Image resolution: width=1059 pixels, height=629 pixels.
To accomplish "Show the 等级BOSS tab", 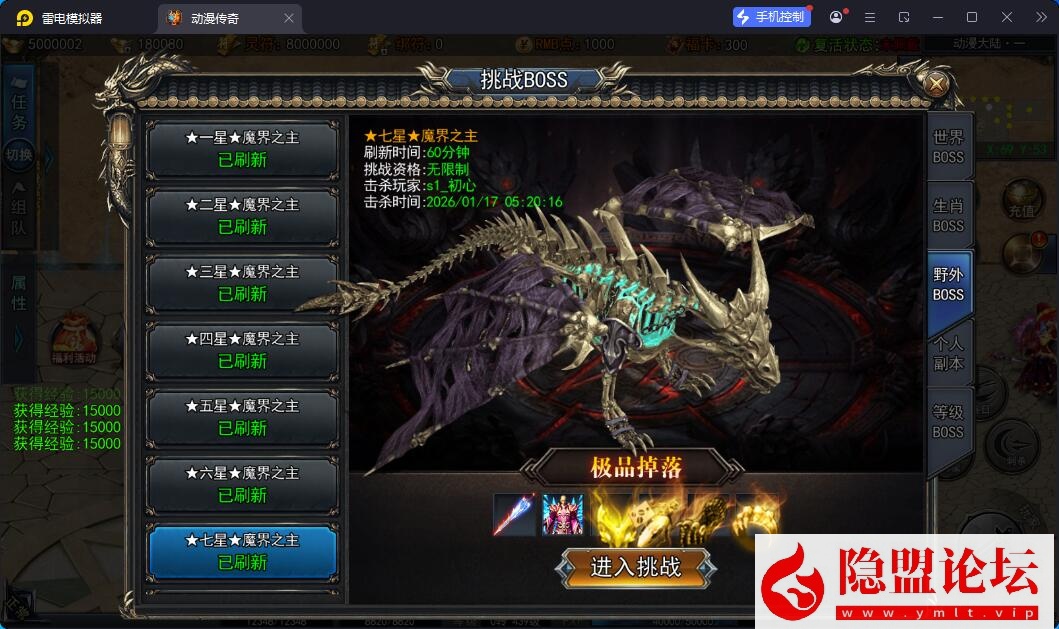I will point(947,421).
